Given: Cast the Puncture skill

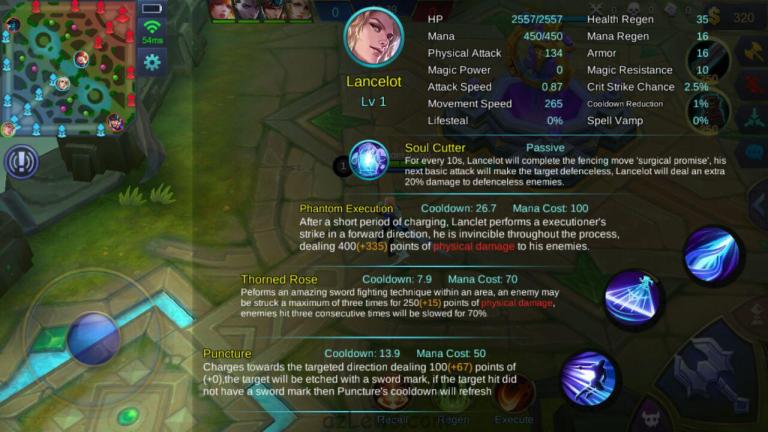Looking at the screenshot, I should pyautogui.click(x=589, y=377).
